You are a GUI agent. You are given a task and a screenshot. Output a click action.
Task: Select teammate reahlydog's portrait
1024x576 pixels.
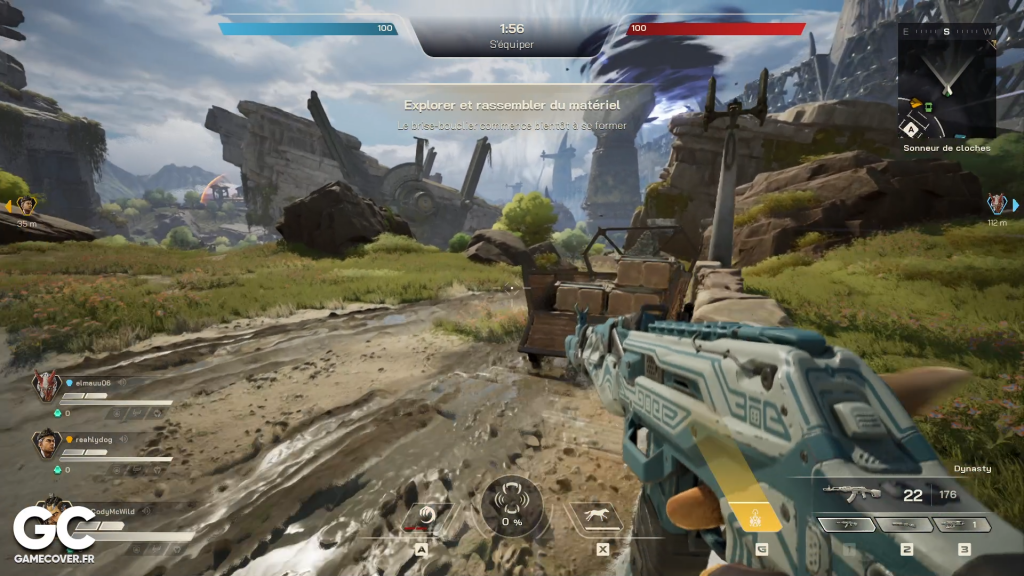click(48, 442)
